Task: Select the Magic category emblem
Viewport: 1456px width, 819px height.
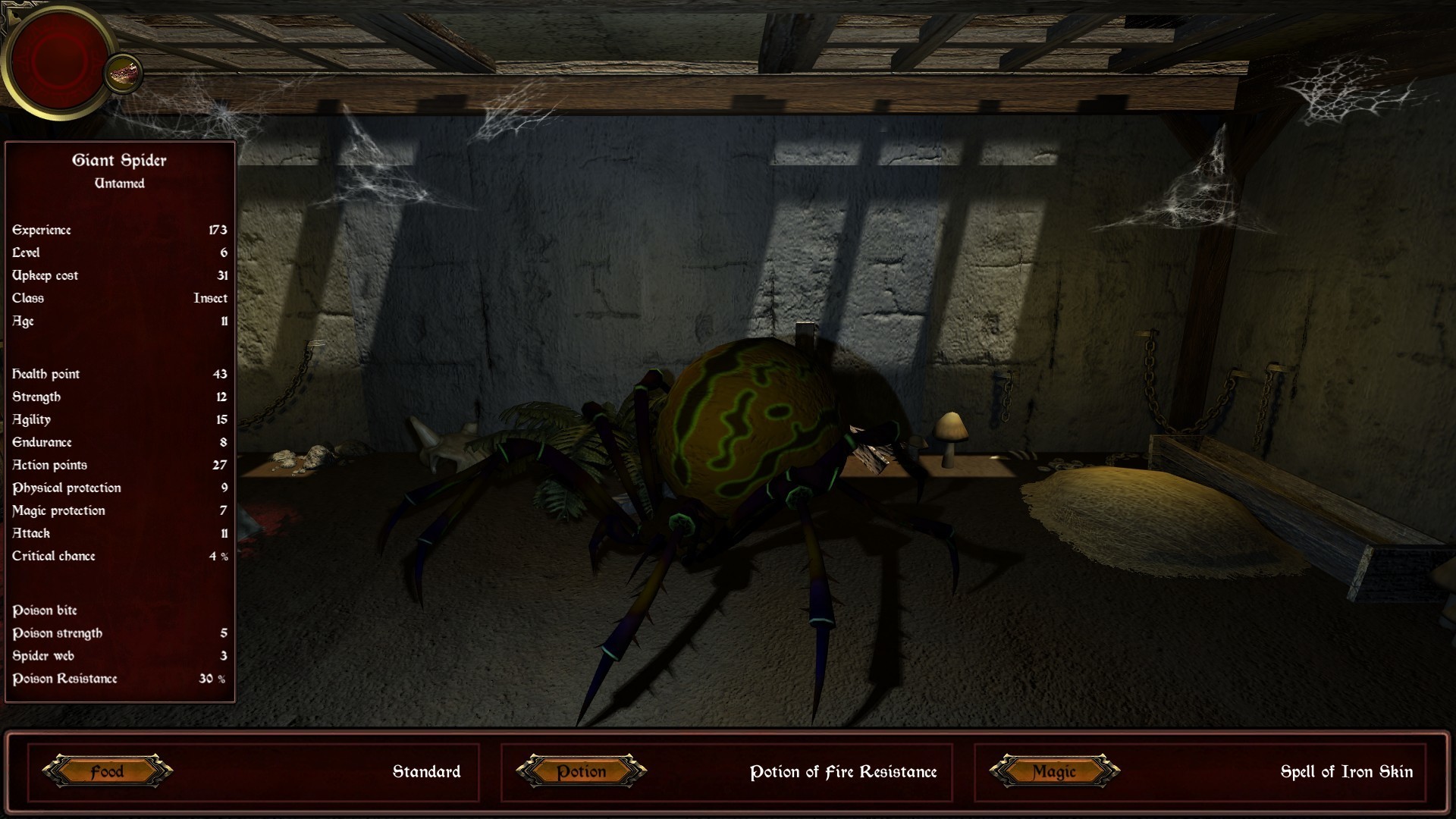Action: pyautogui.click(x=1053, y=772)
